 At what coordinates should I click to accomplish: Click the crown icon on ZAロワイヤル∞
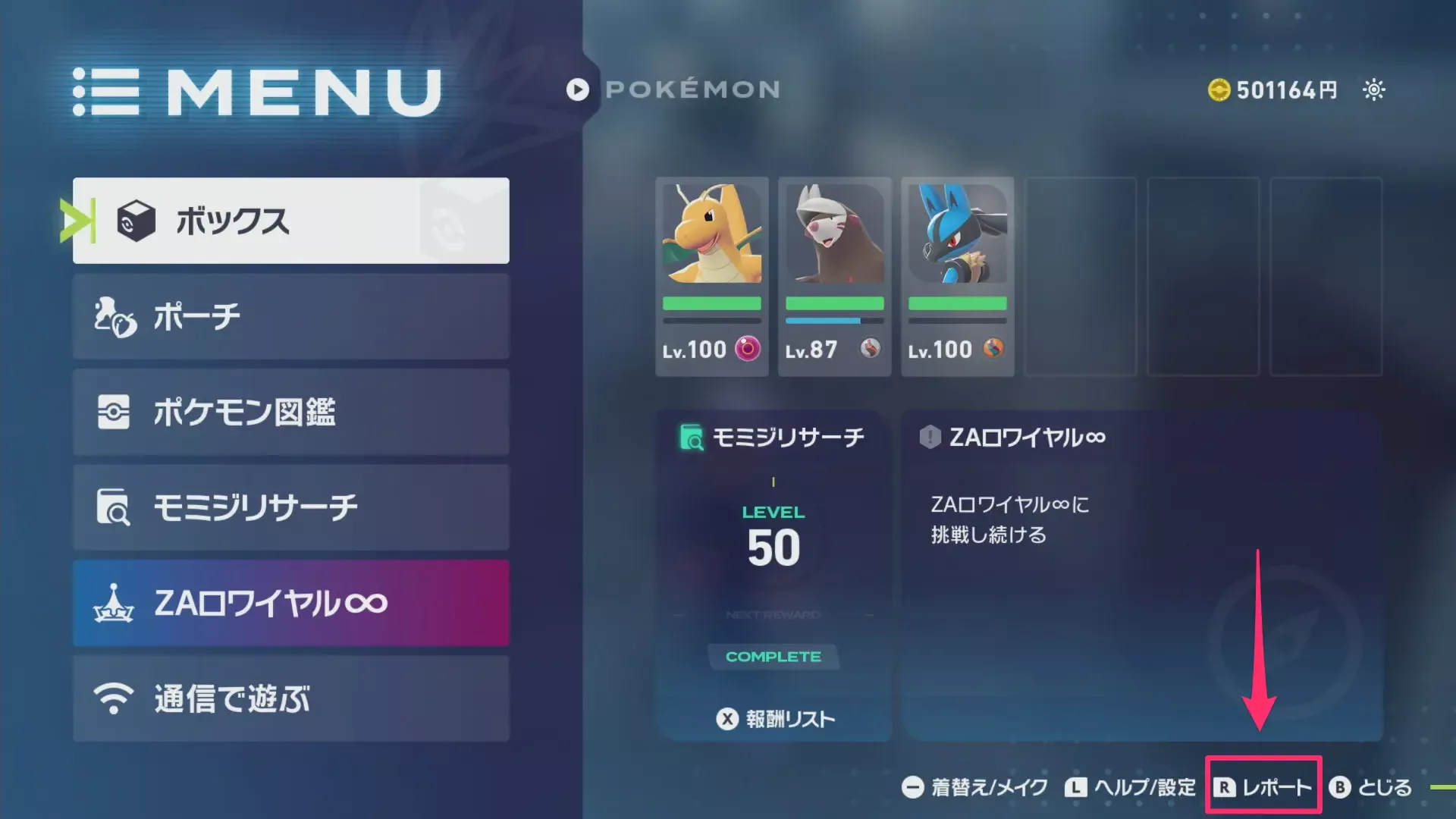point(114,603)
